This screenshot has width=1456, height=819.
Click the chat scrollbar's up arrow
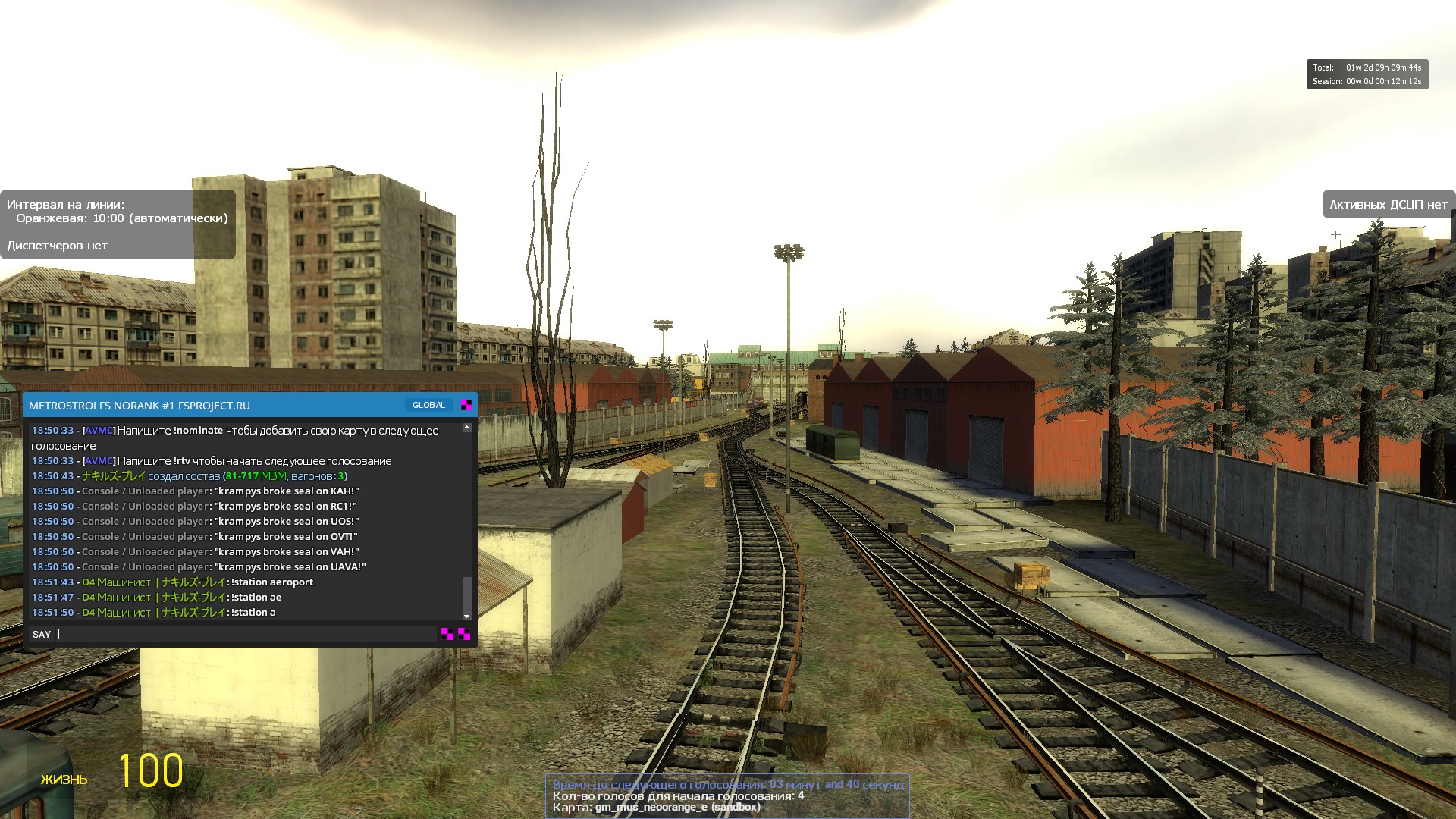pos(466,428)
